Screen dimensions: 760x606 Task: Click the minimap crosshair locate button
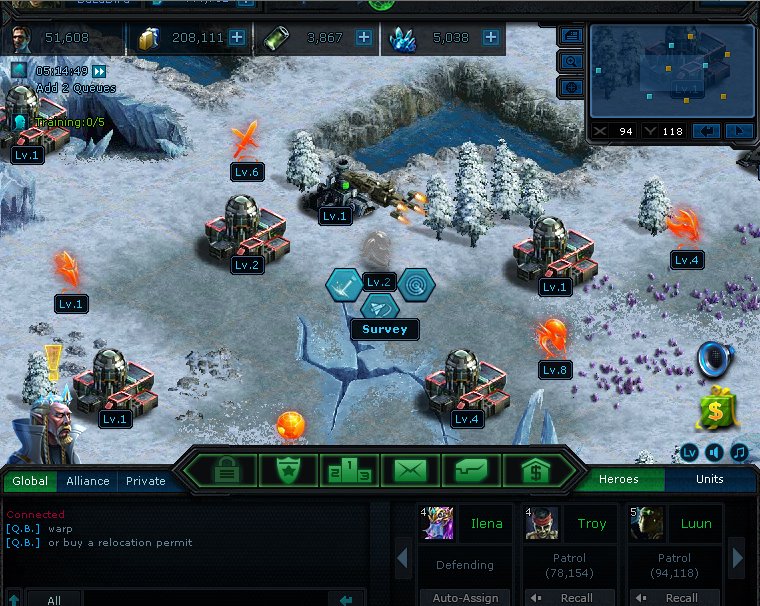(x=571, y=87)
